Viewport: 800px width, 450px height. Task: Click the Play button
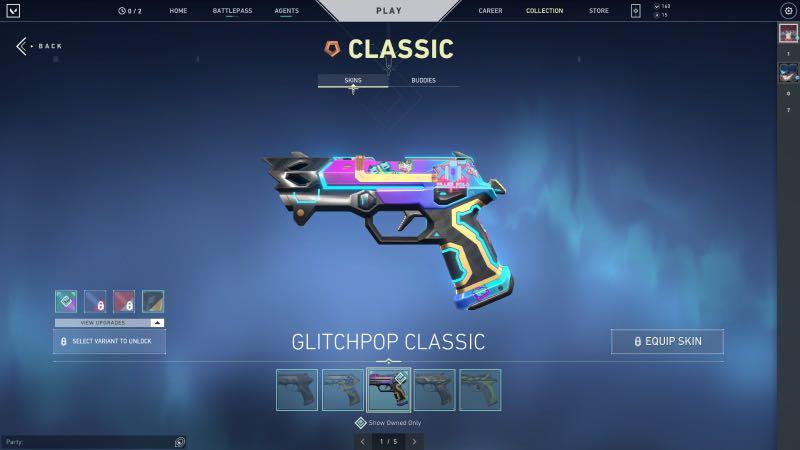(388, 11)
